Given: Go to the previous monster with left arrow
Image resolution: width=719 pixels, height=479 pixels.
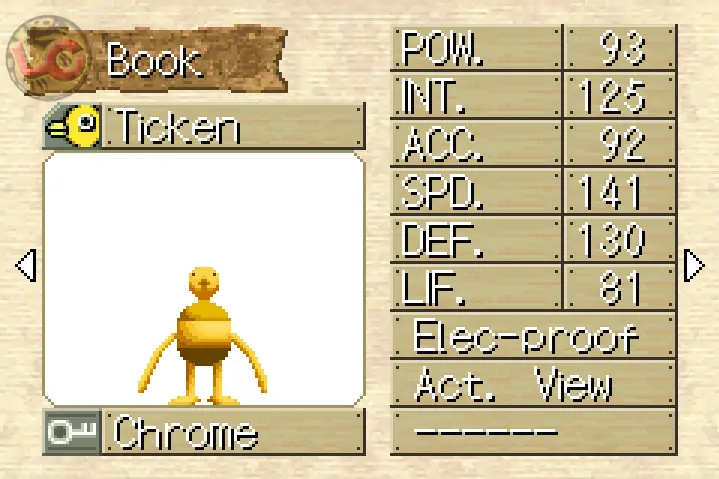Looking at the screenshot, I should coord(26,265).
